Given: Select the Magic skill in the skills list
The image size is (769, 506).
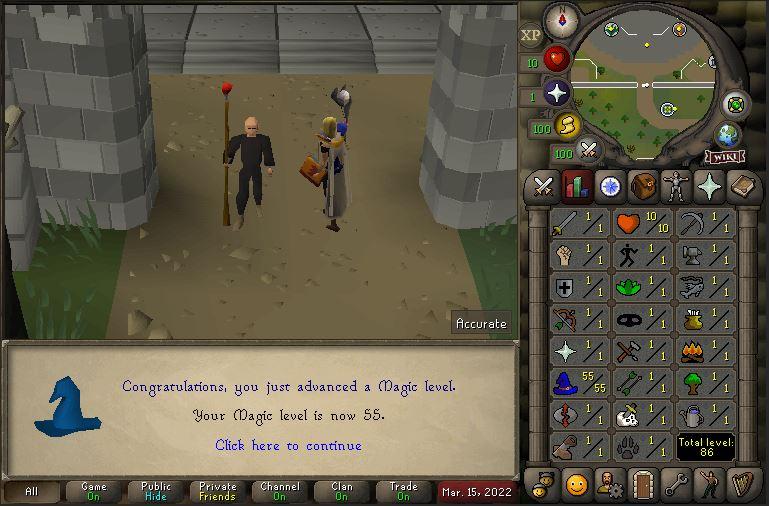Looking at the screenshot, I should [579, 383].
